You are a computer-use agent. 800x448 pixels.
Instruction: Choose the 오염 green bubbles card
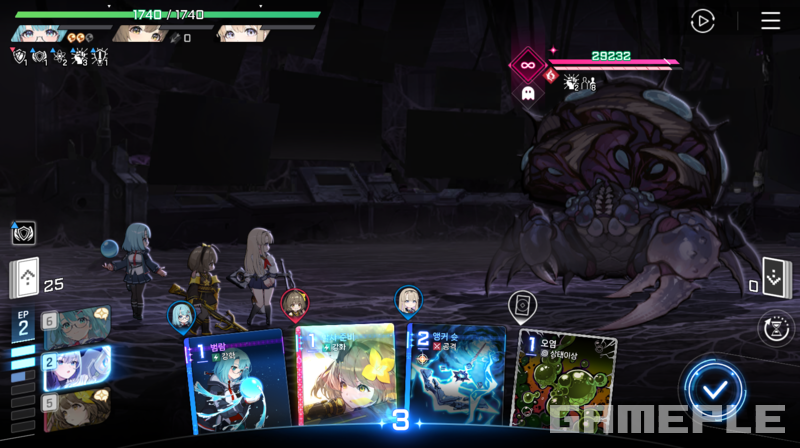click(x=562, y=383)
